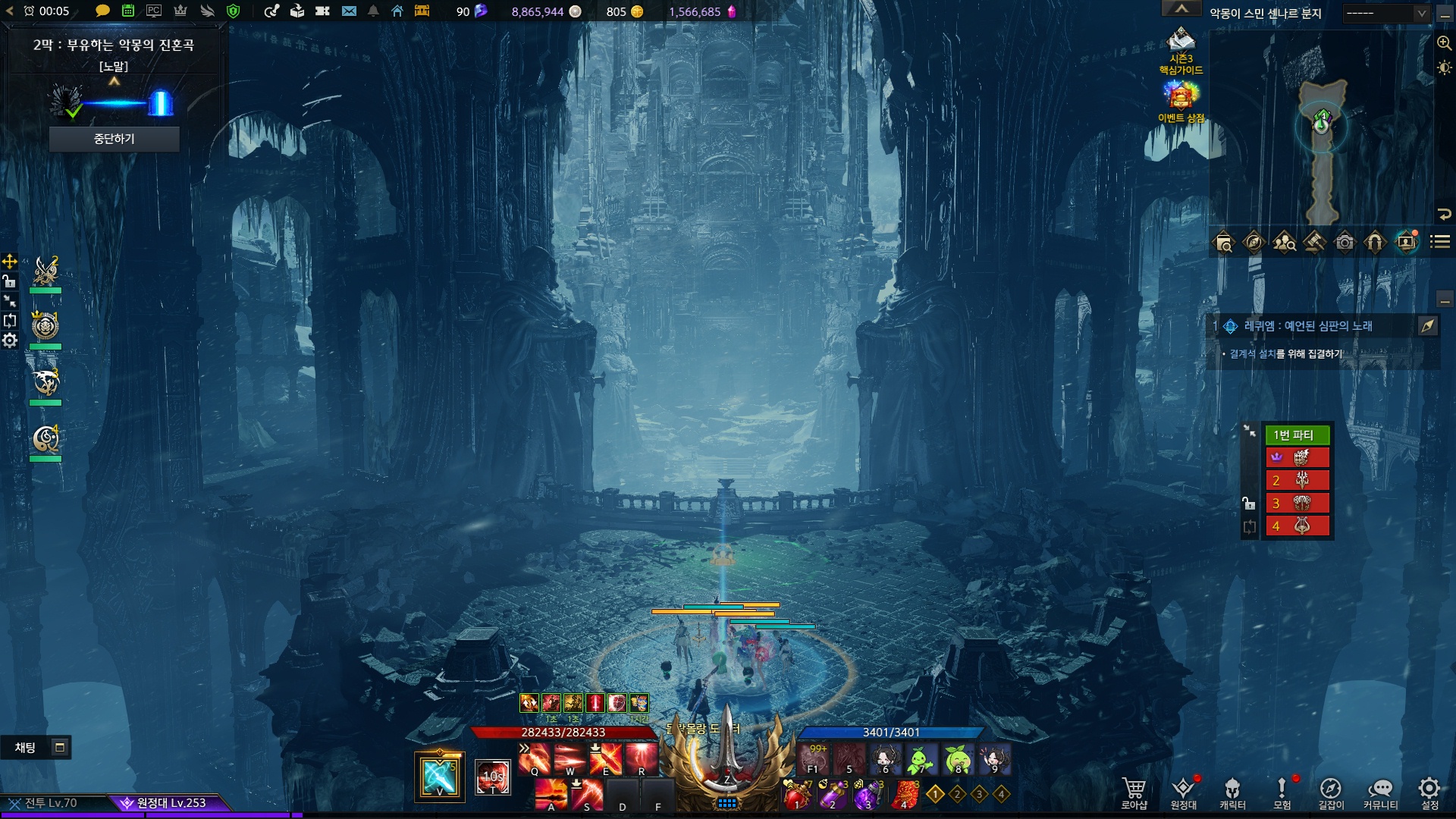
Task: Use the red potion in slot 1
Action: point(796,795)
